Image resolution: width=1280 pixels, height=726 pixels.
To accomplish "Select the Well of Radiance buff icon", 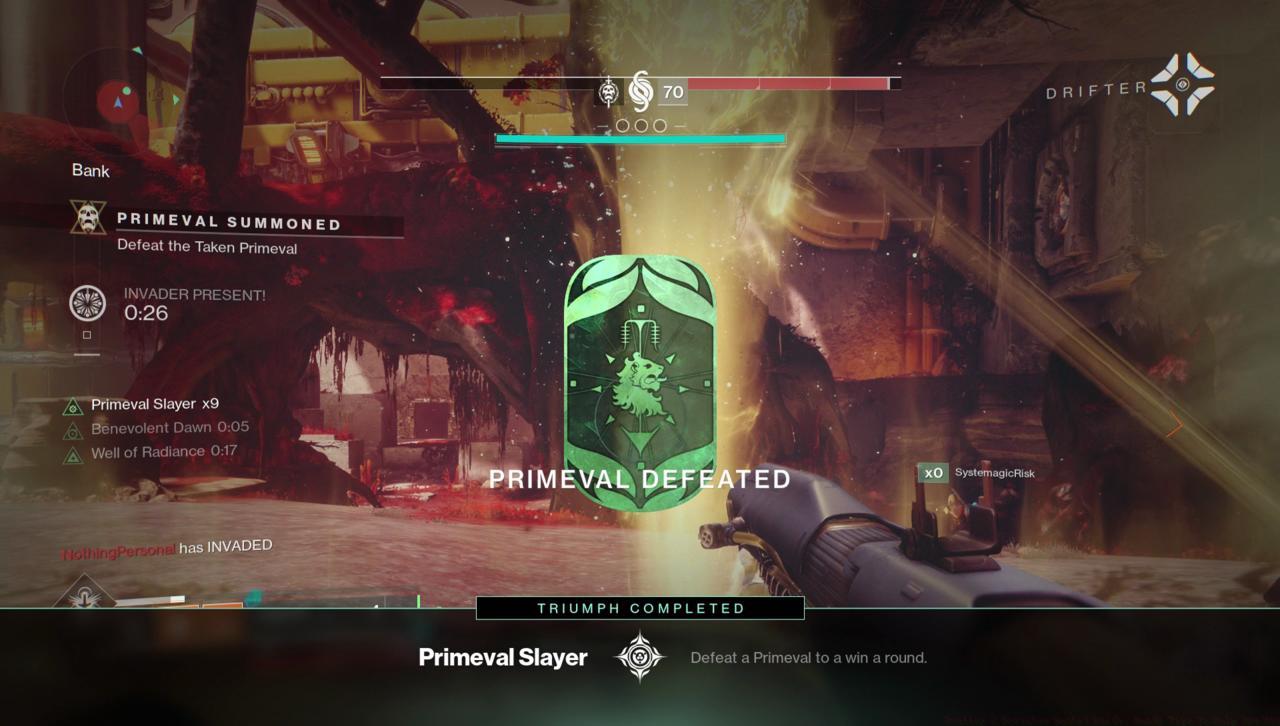I will [x=73, y=455].
